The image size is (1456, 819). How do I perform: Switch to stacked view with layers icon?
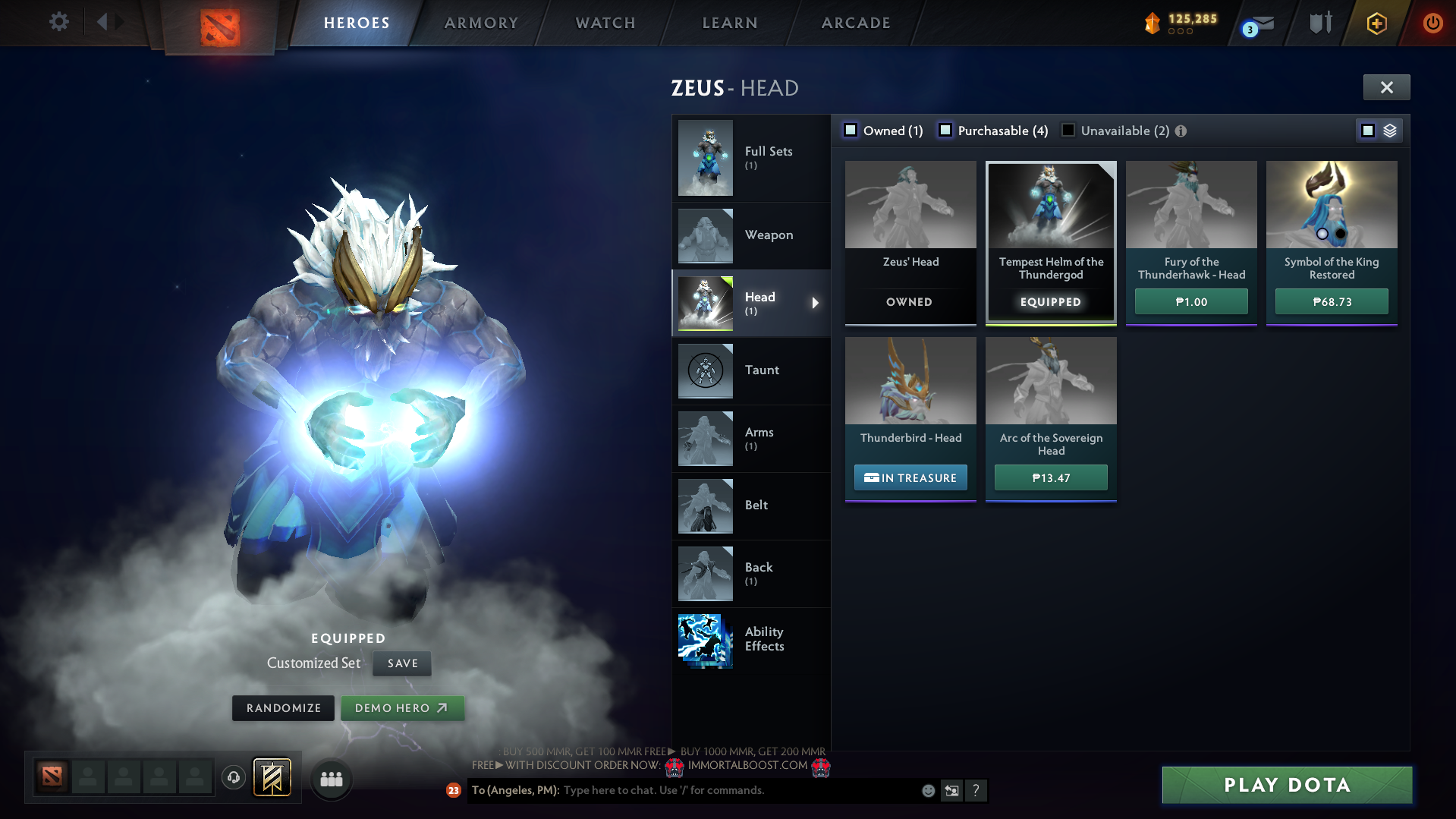pos(1389,130)
